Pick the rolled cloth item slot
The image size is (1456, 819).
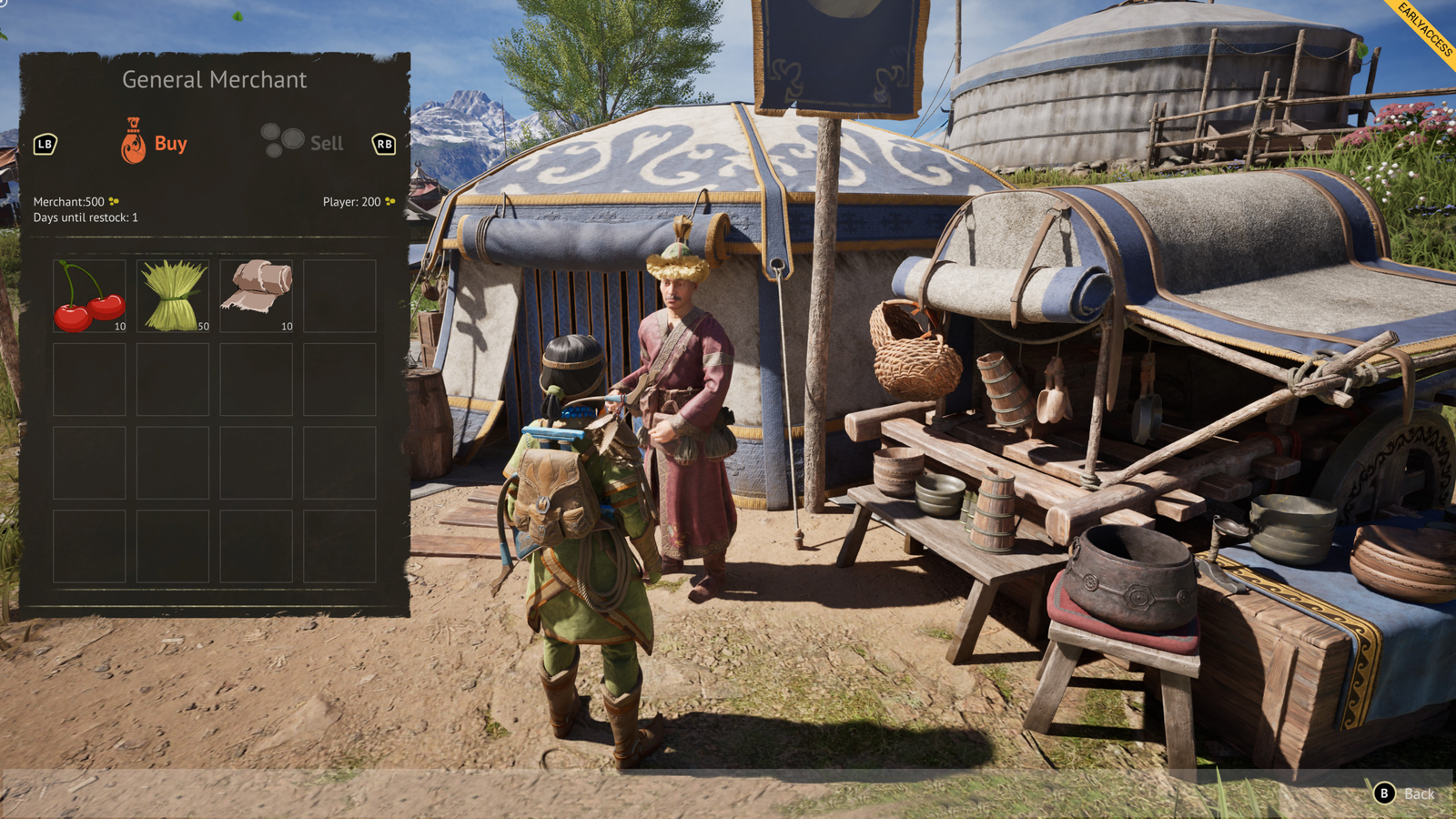(257, 296)
